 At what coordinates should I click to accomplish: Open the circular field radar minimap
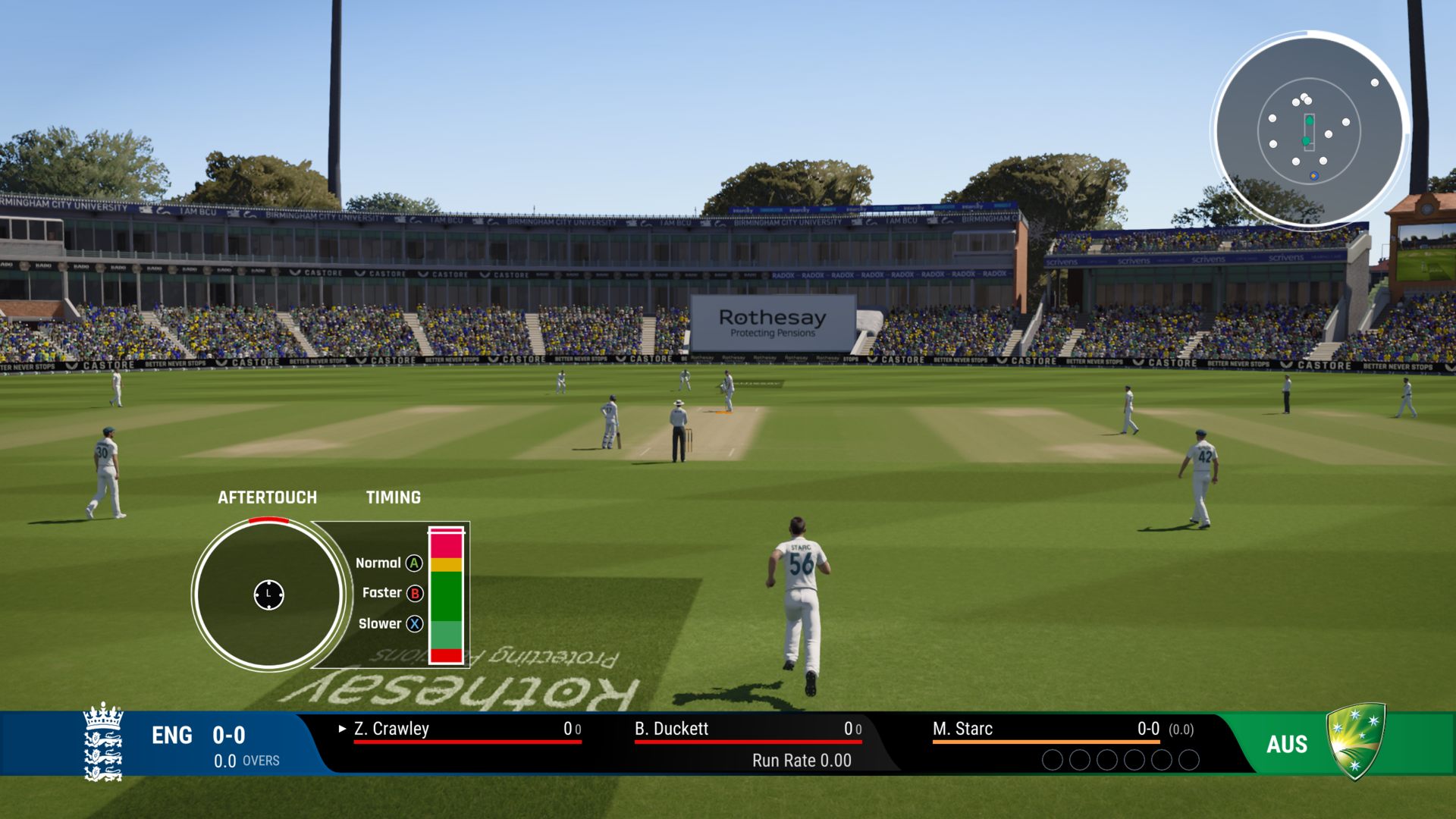click(x=1309, y=130)
